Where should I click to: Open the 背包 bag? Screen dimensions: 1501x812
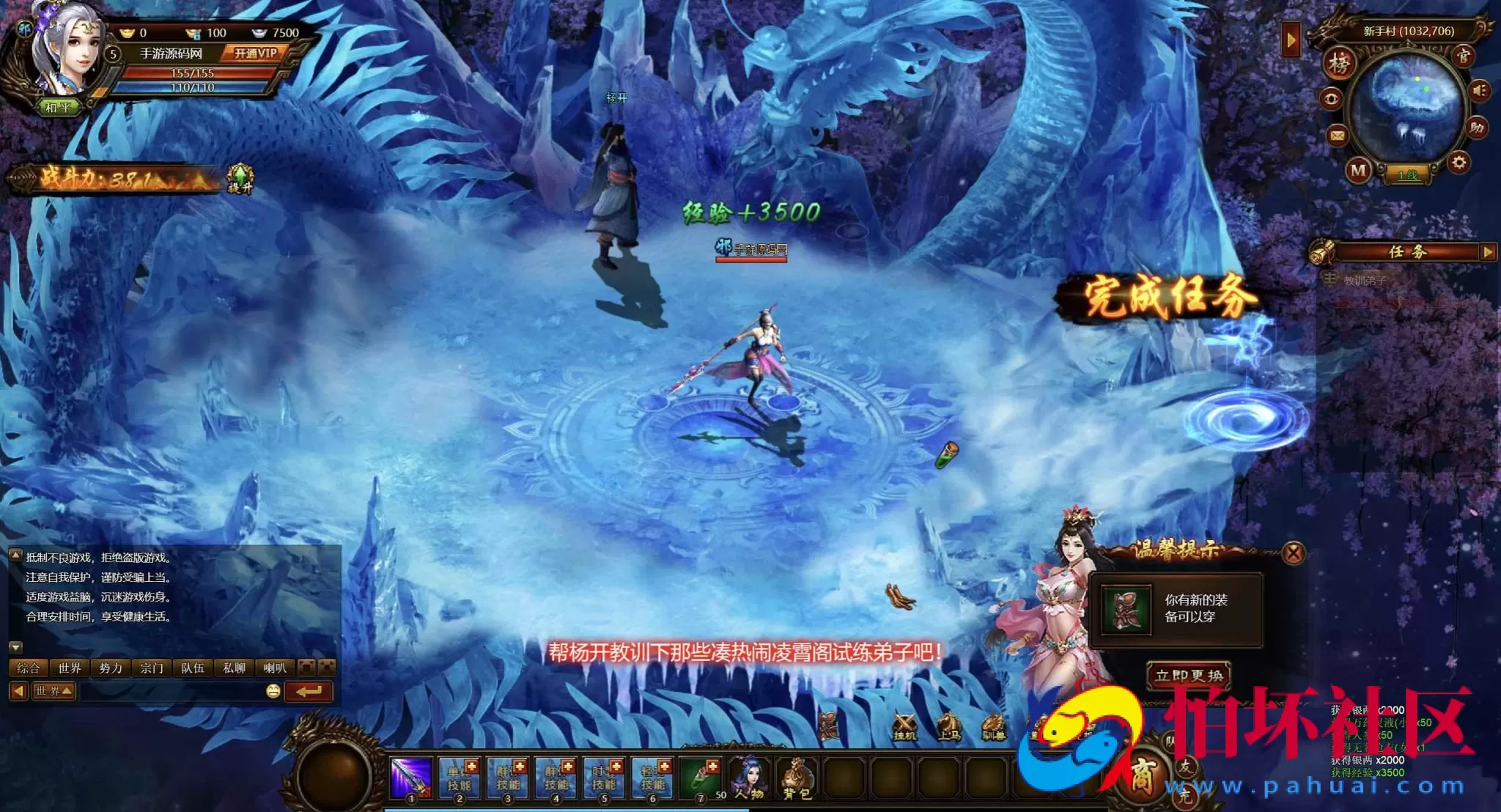[797, 778]
